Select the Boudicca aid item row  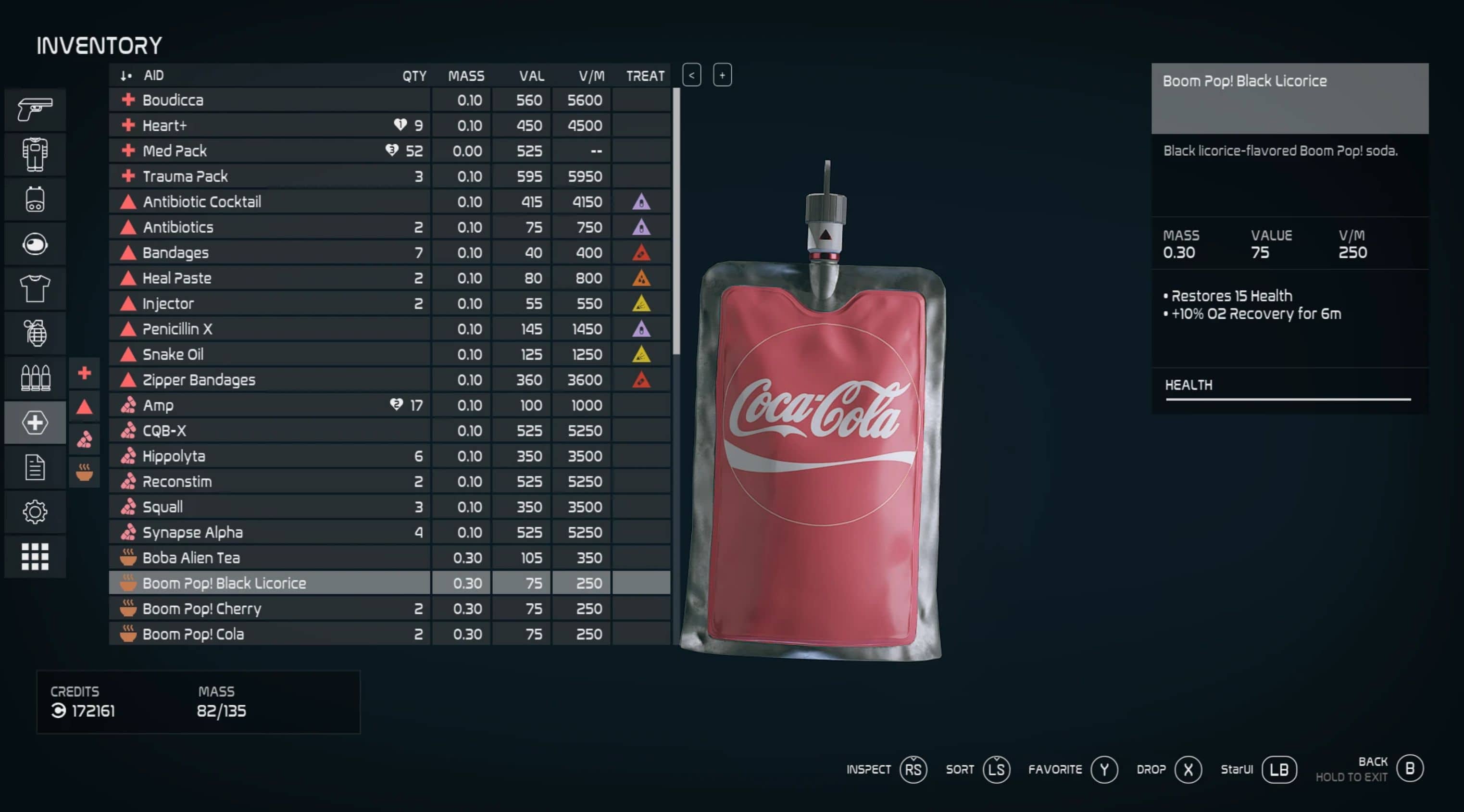[269, 100]
